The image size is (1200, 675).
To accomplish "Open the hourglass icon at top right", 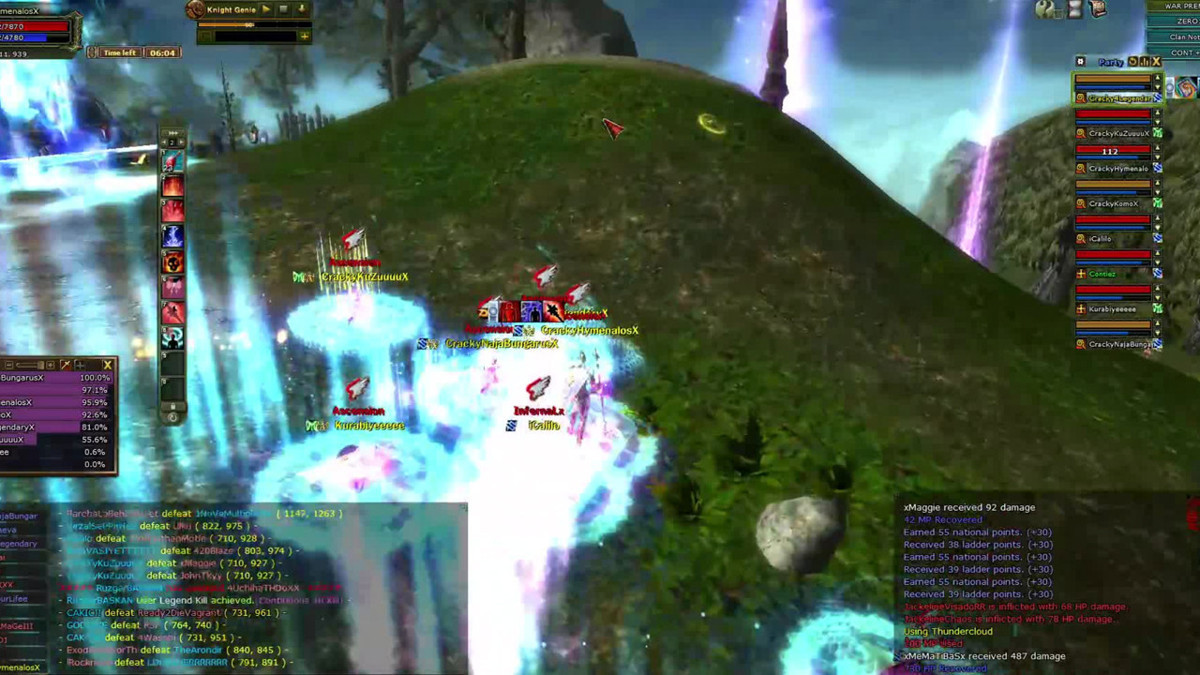I will (x=1074, y=9).
